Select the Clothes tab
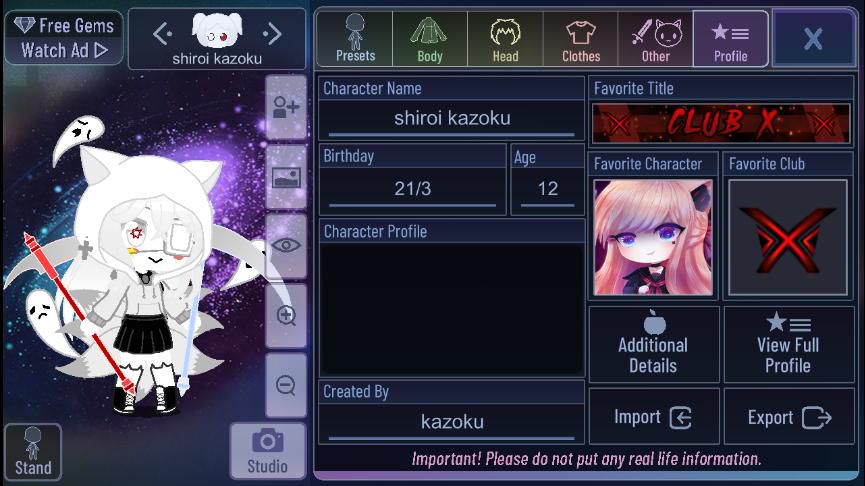The width and height of the screenshot is (865, 486). [x=581, y=39]
